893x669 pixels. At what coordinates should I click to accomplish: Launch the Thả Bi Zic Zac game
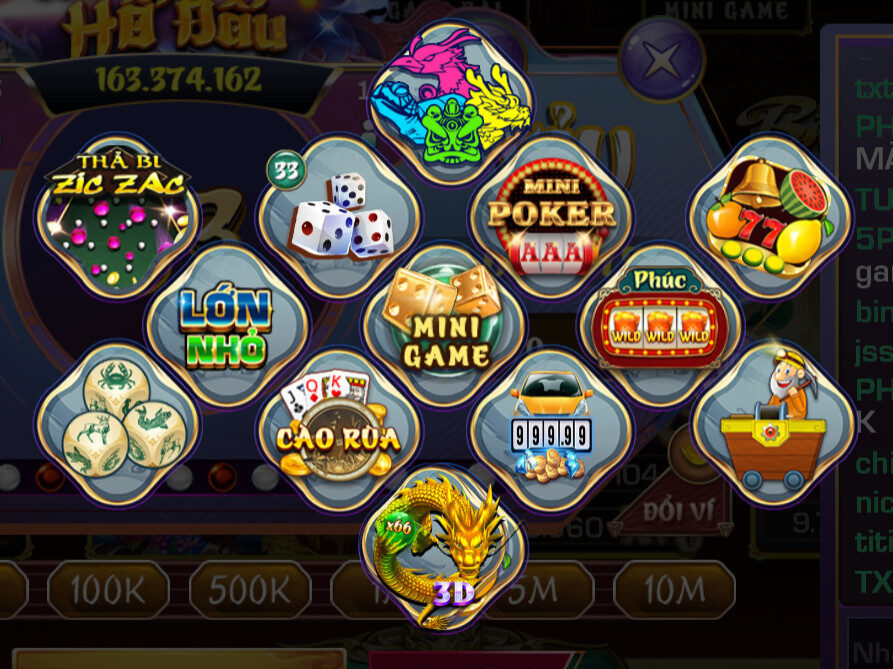(118, 215)
